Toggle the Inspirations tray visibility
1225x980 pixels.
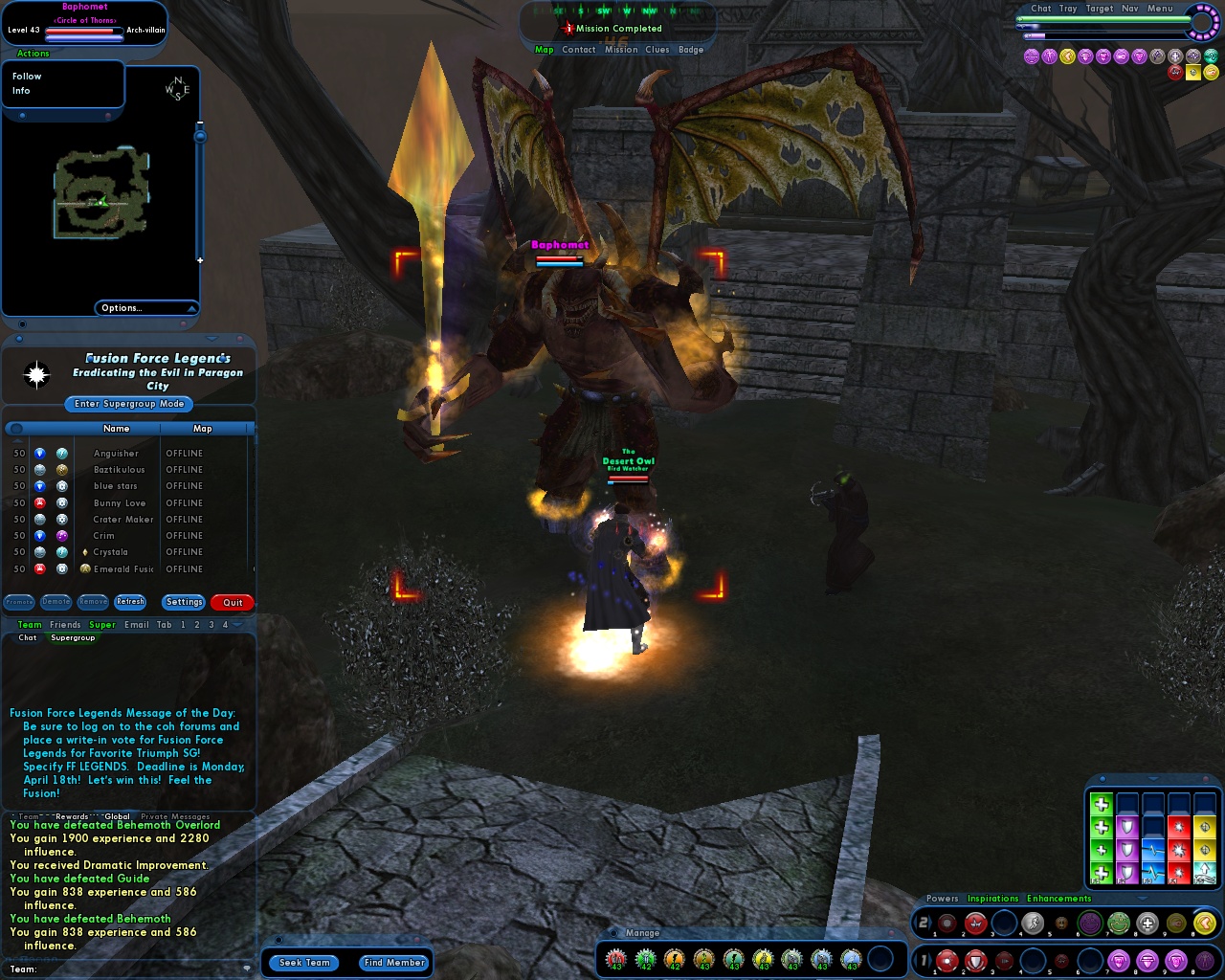993,899
